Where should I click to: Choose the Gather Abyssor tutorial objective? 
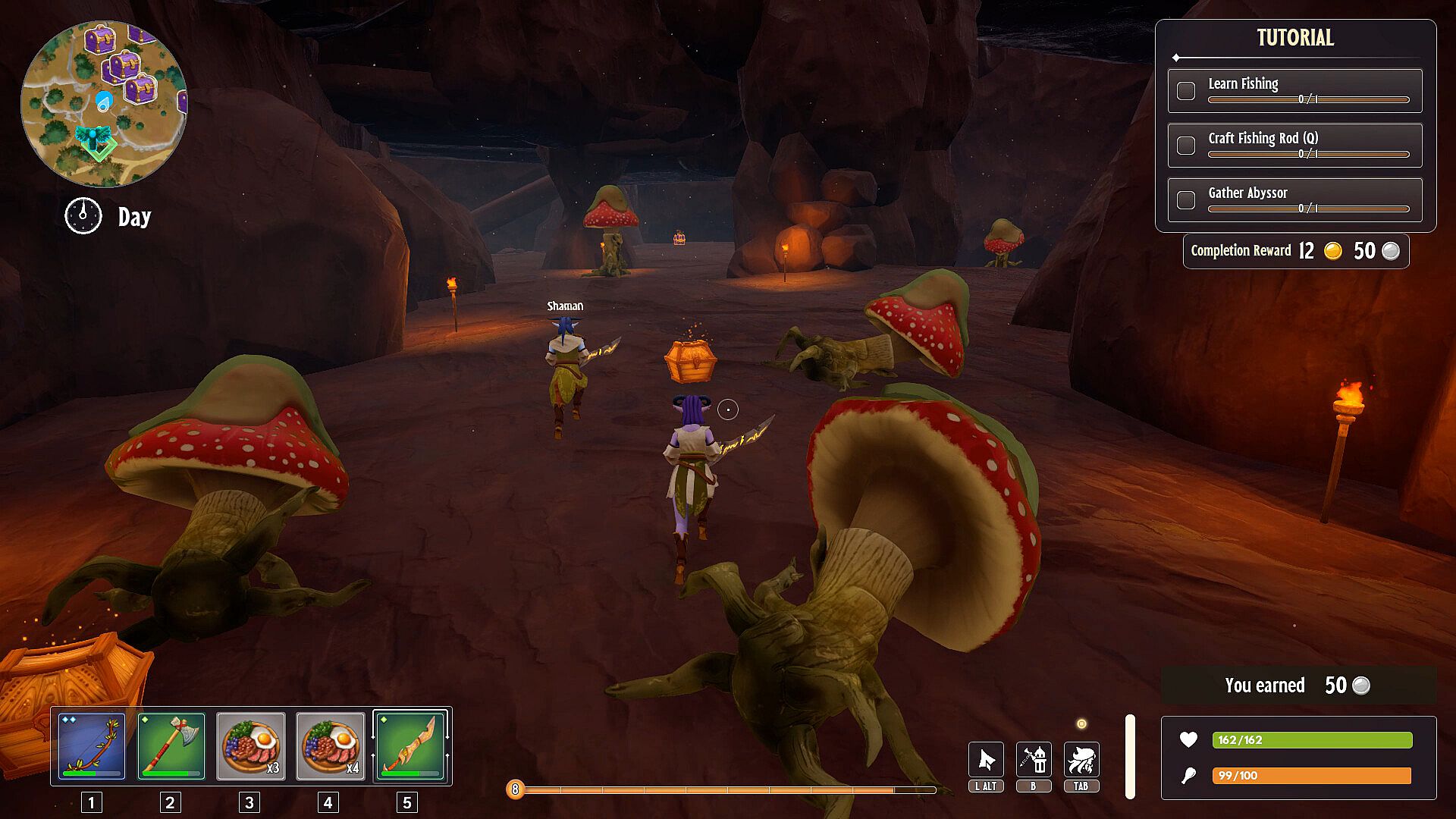click(1294, 200)
